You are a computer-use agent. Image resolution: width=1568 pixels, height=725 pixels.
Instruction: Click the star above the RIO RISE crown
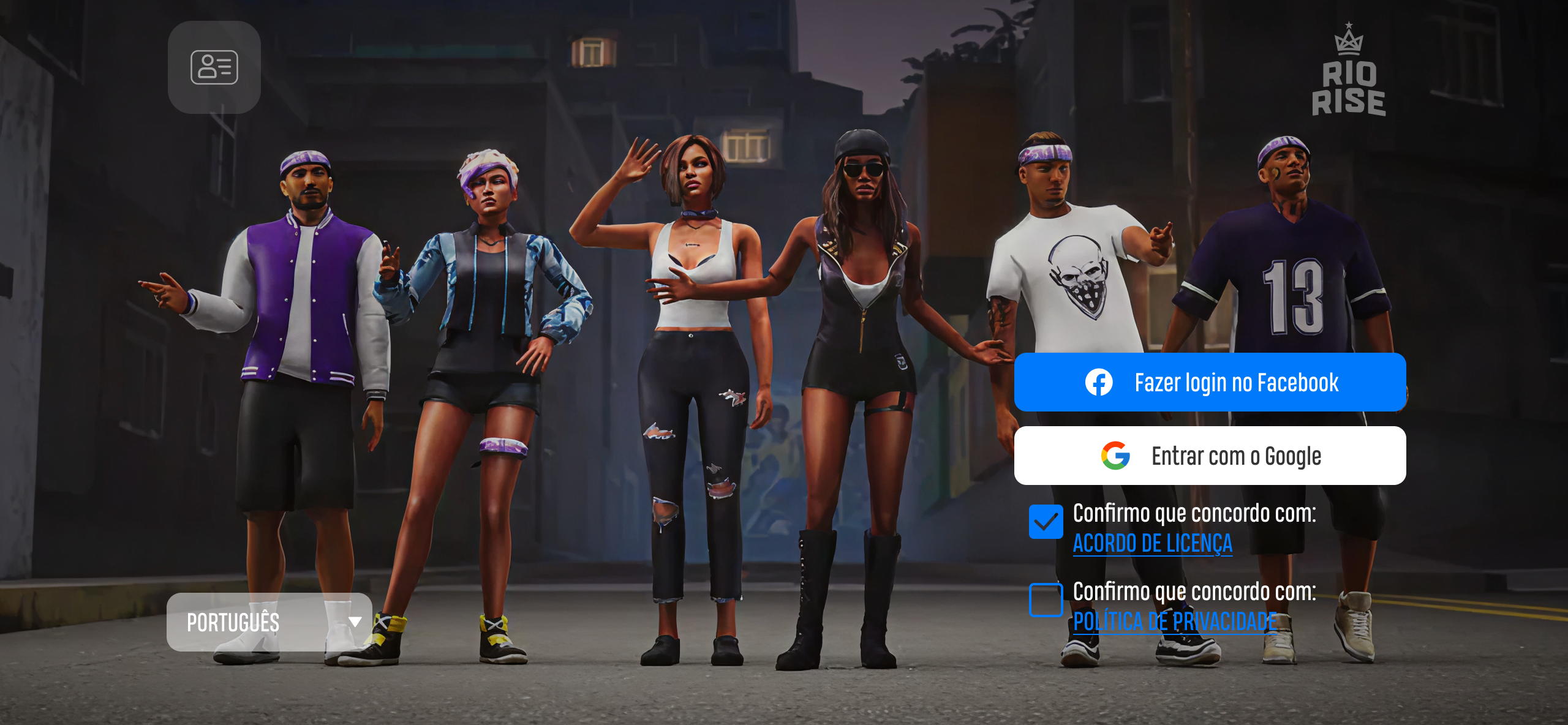(1349, 26)
